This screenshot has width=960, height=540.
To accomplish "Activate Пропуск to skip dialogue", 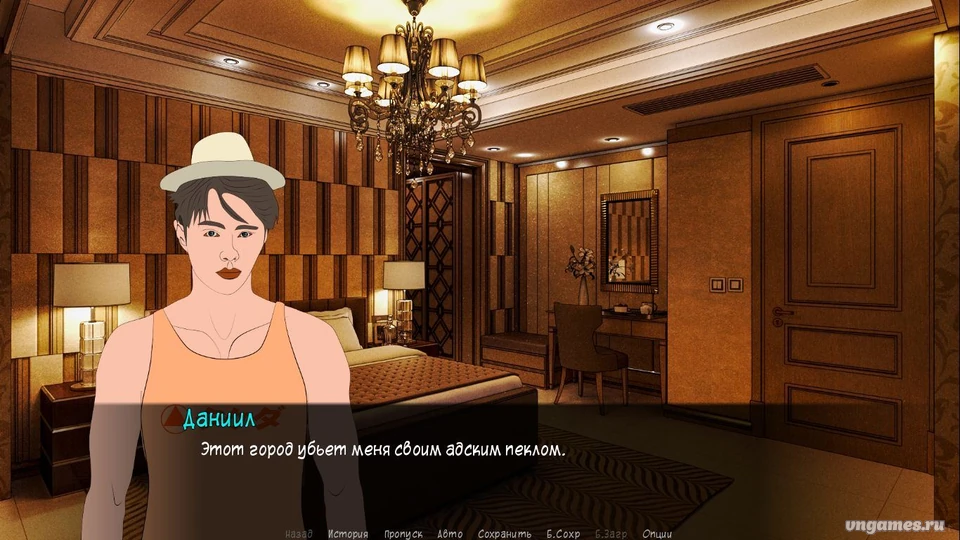I will point(403,534).
